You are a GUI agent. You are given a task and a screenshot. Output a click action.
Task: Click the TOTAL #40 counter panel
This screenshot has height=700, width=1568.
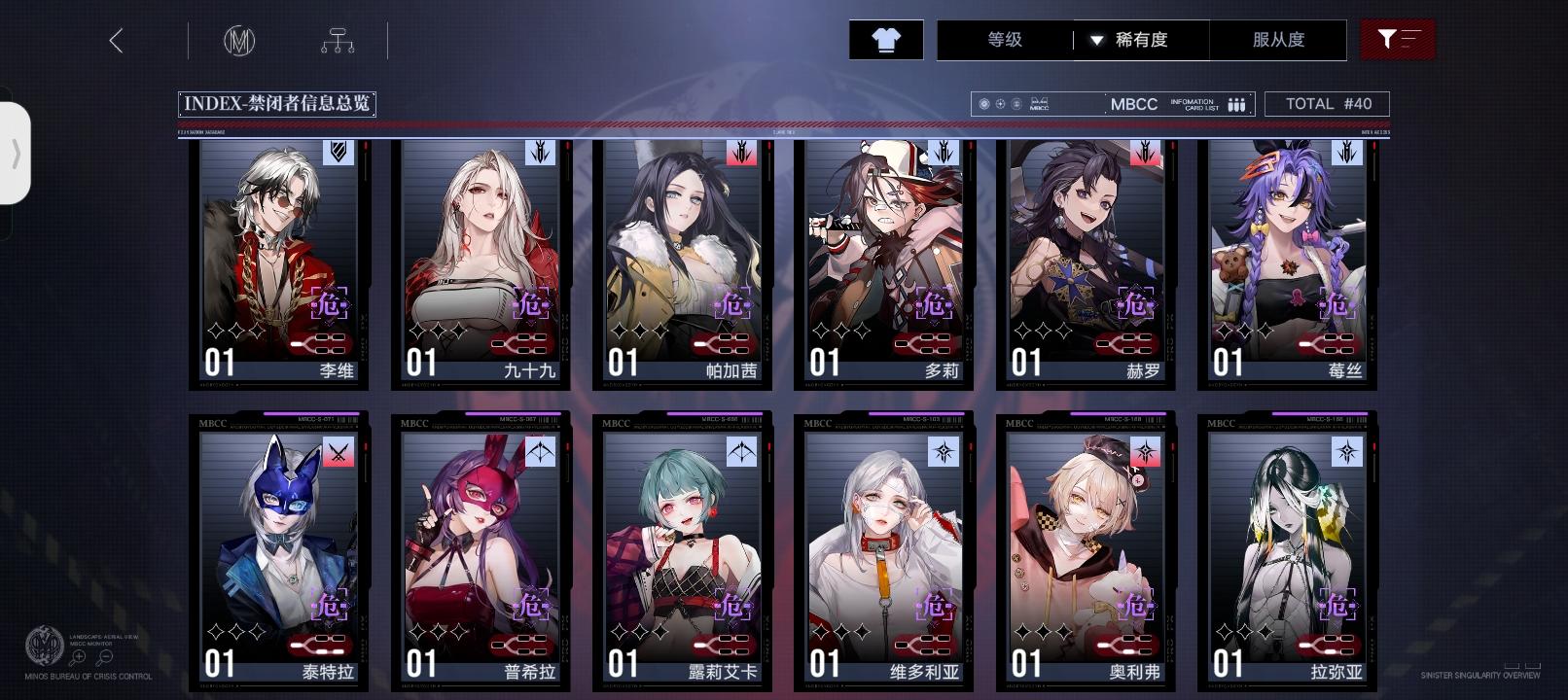pyautogui.click(x=1327, y=103)
